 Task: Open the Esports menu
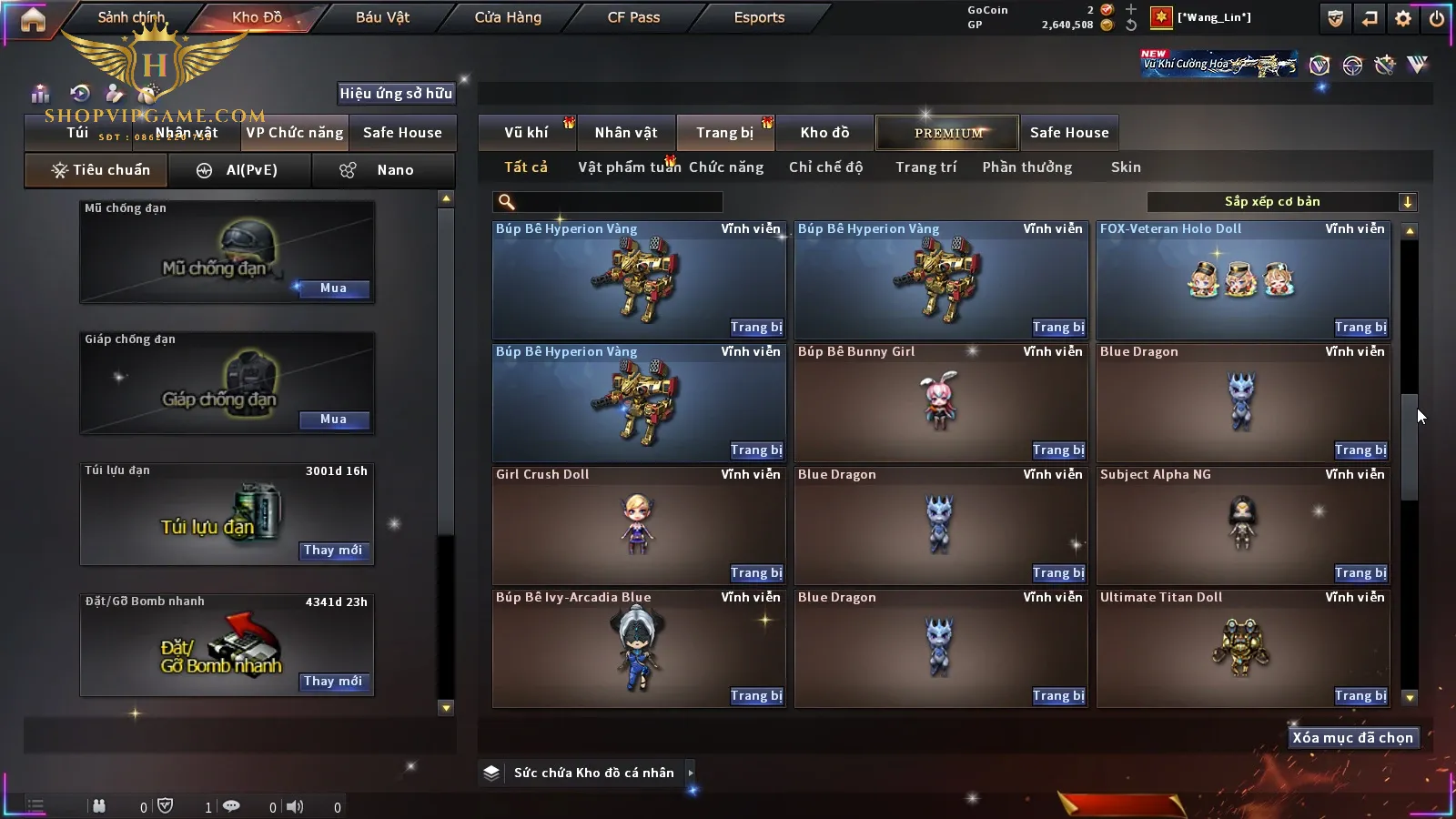pos(759,17)
